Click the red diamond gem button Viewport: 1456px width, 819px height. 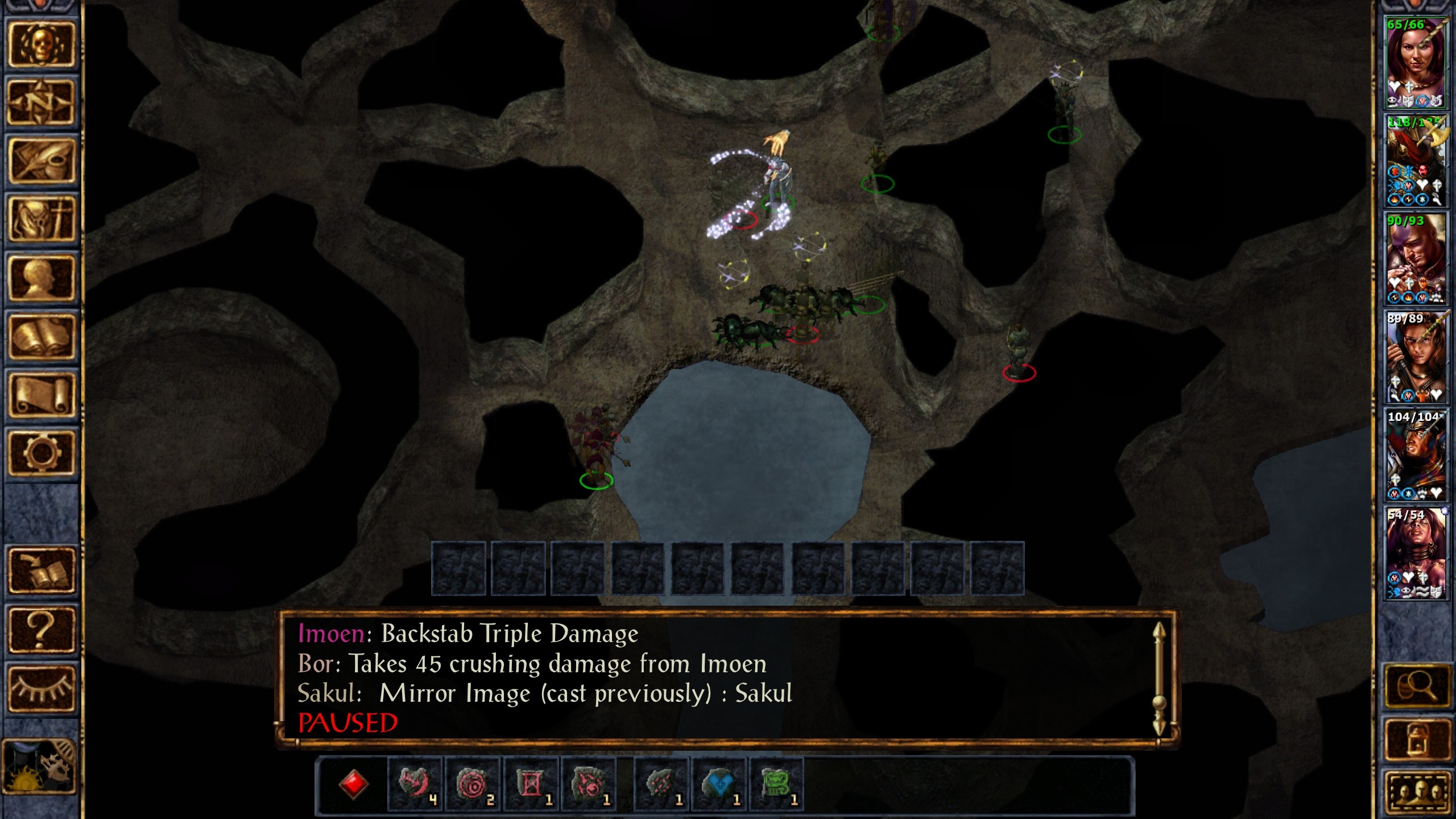[x=353, y=784]
